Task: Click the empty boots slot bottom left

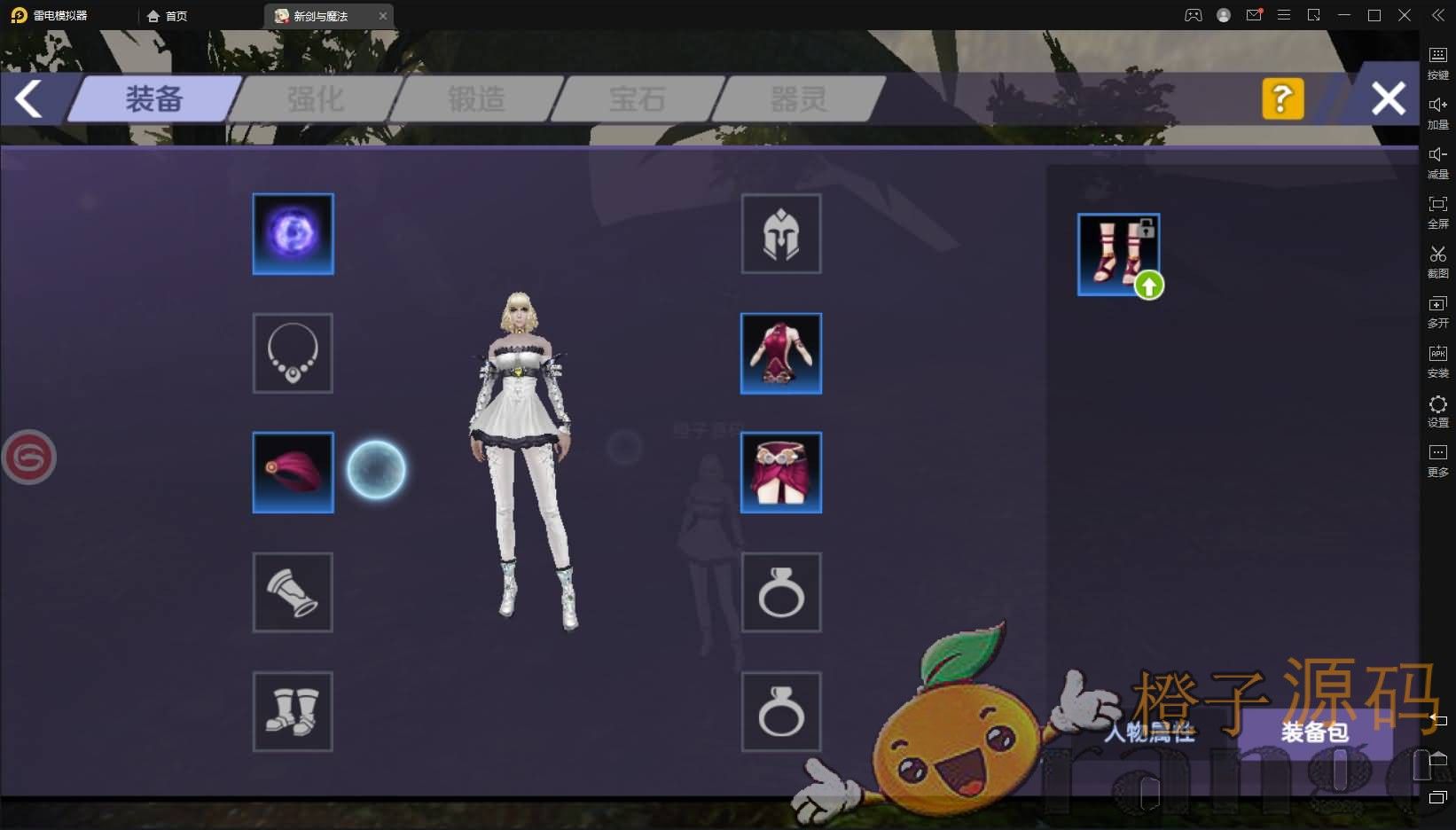Action: pyautogui.click(x=293, y=712)
